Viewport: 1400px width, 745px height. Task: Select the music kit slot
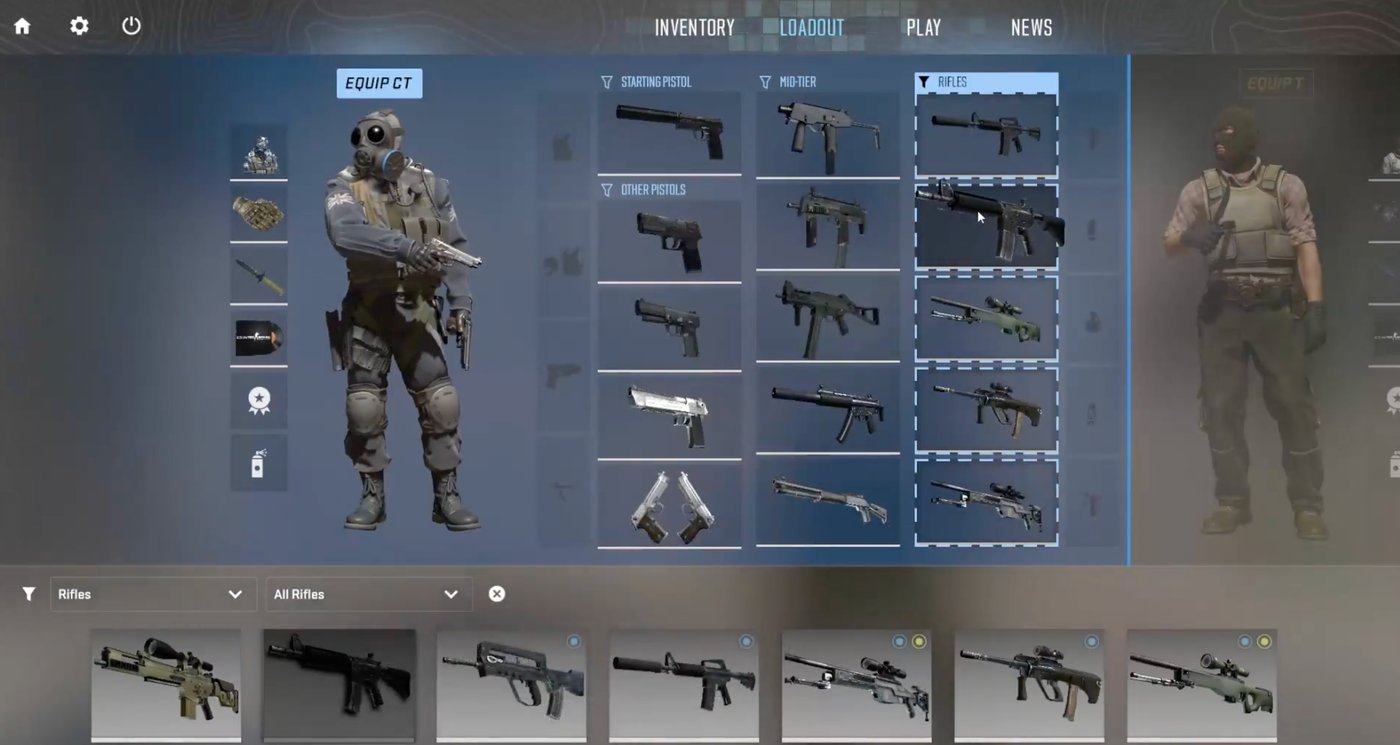pyautogui.click(x=258, y=338)
